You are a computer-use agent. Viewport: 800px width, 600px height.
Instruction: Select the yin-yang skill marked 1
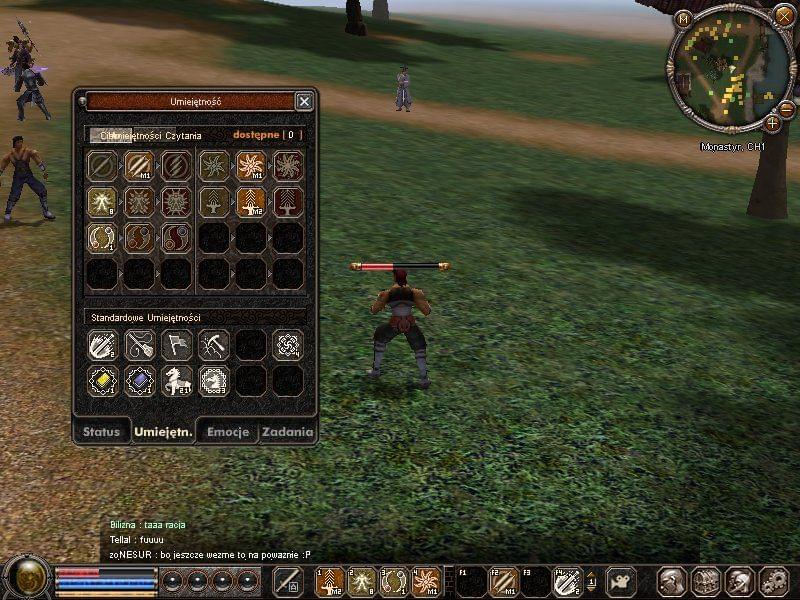(x=101, y=237)
